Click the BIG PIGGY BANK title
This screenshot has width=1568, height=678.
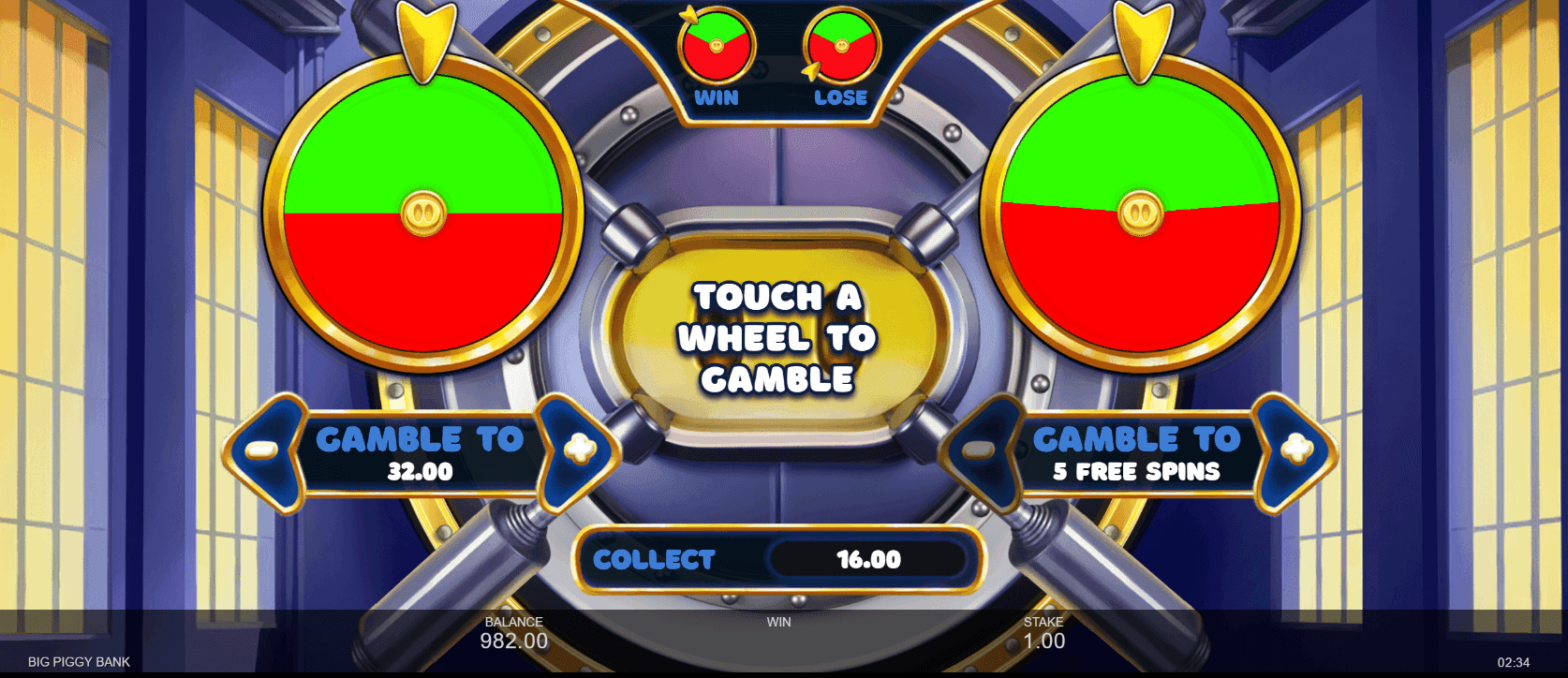[78, 660]
